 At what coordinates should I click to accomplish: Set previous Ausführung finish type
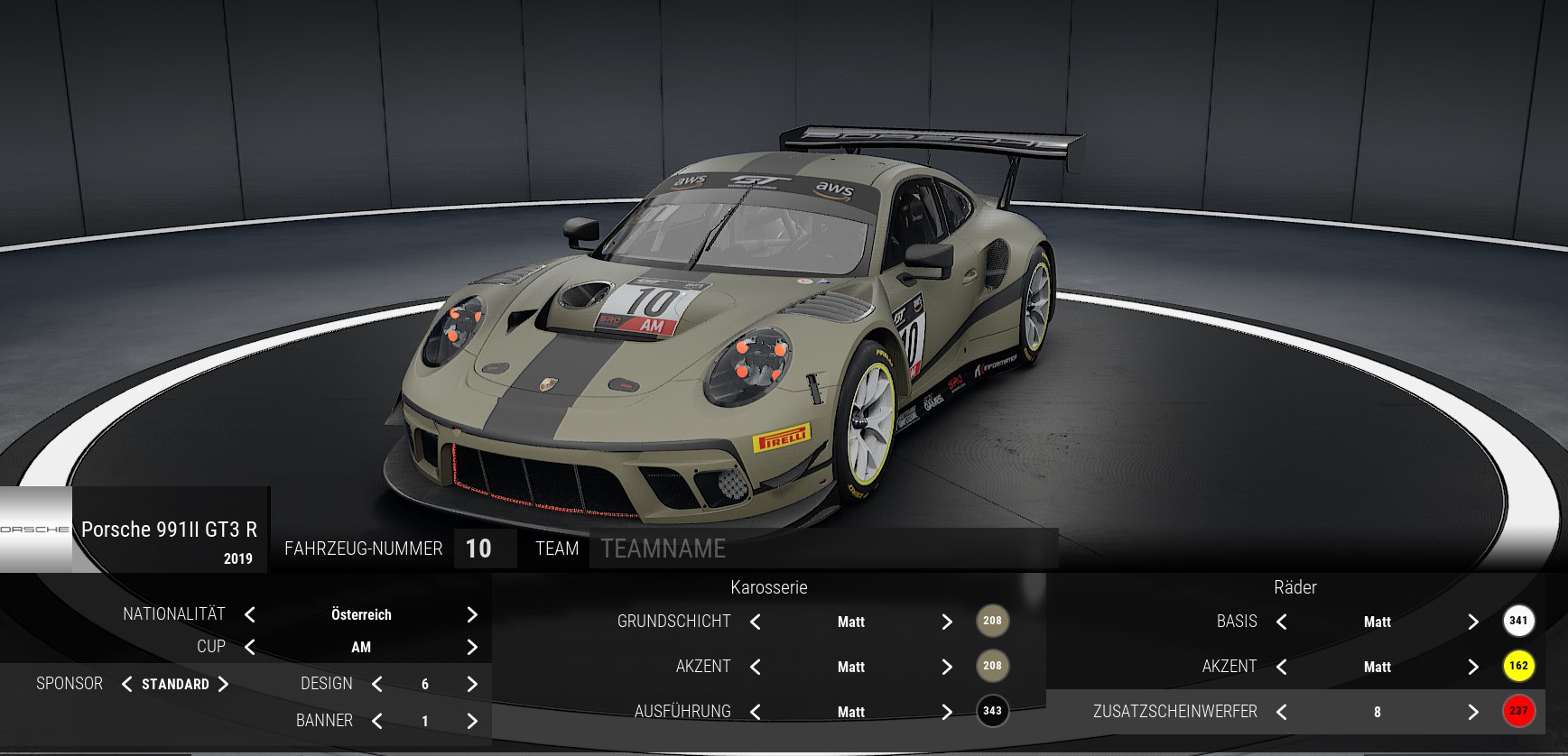click(756, 712)
